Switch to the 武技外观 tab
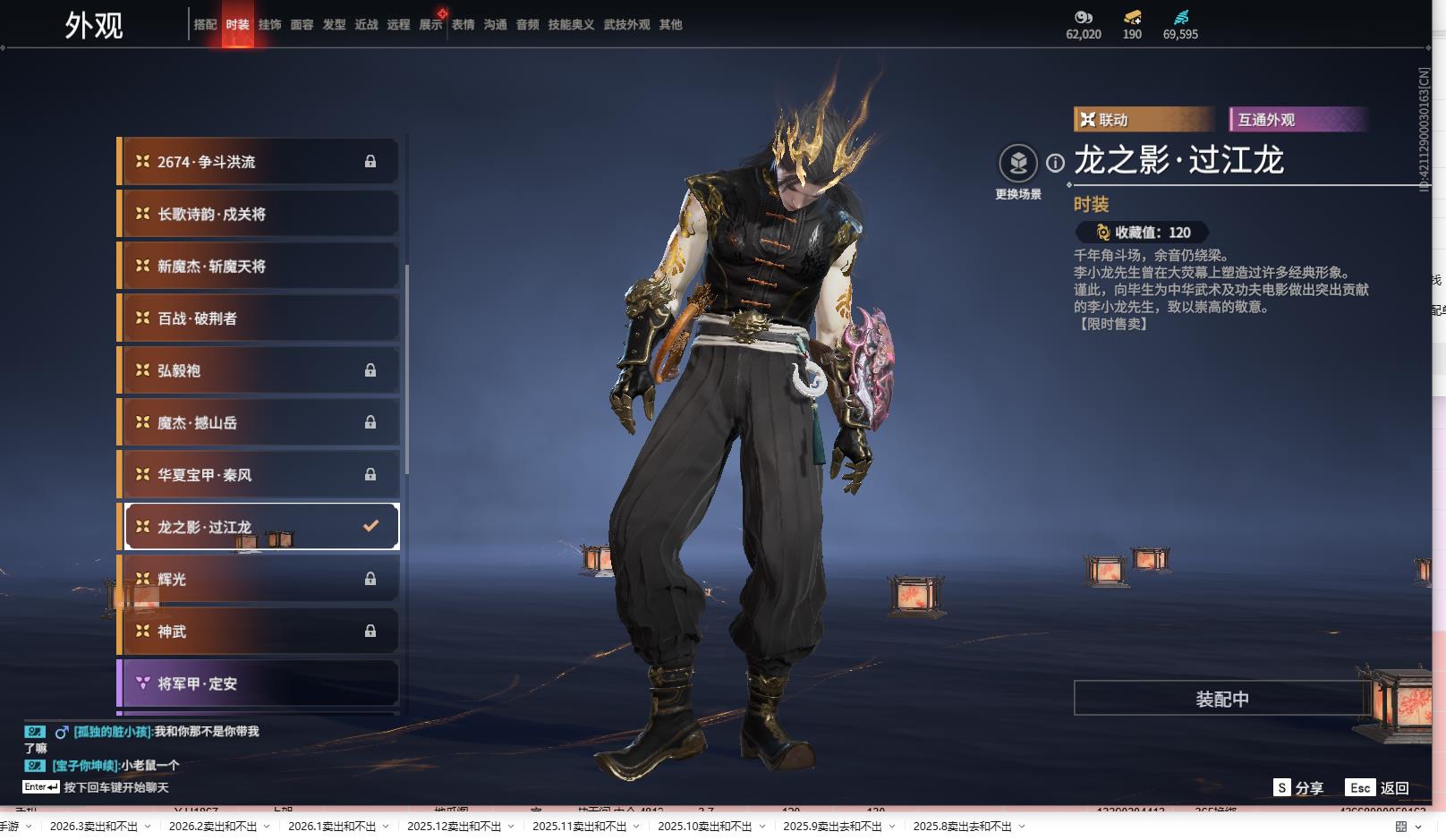Viewport: 1446px width, 840px height. pos(626,25)
